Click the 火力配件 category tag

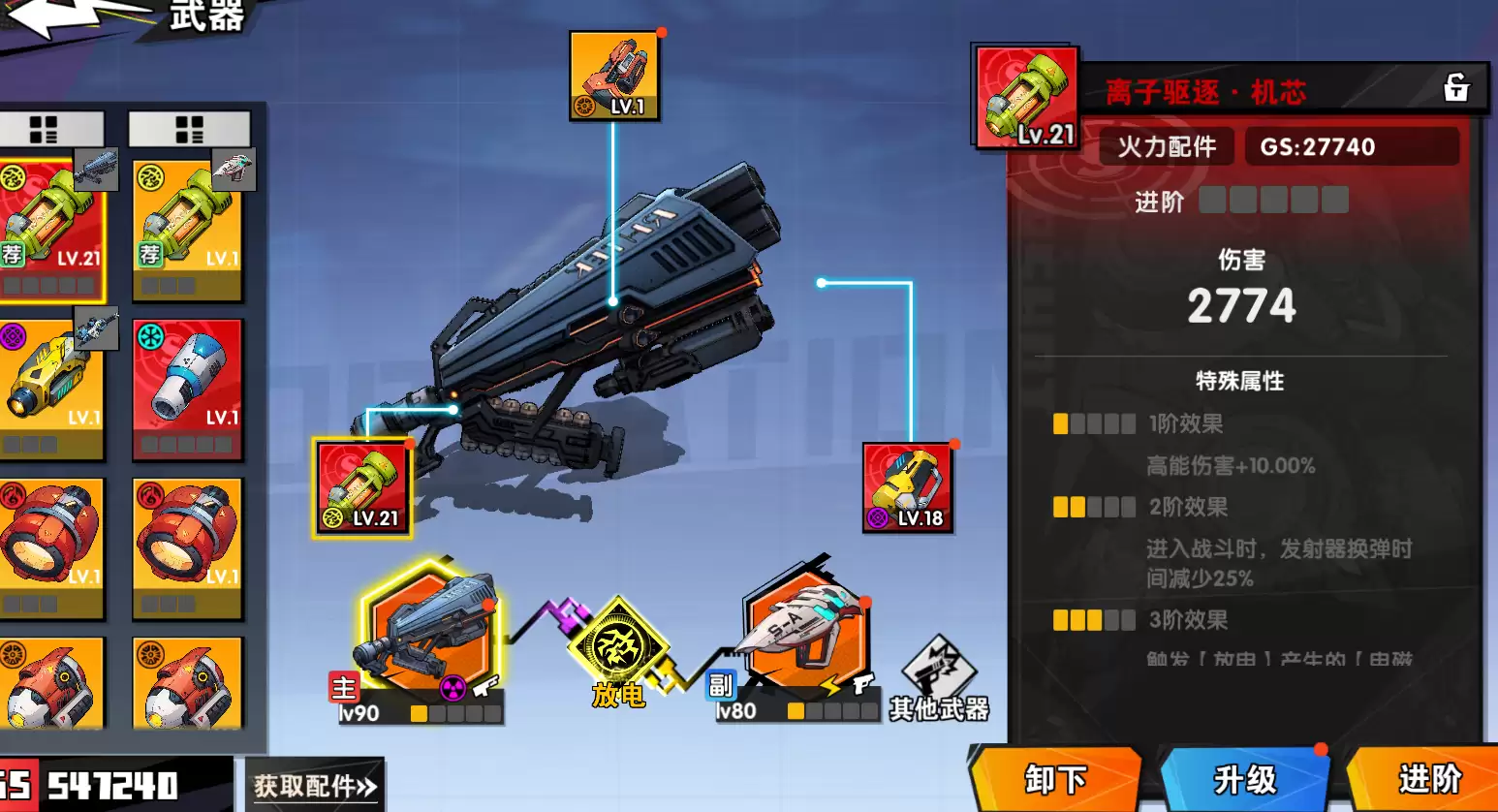click(1166, 146)
